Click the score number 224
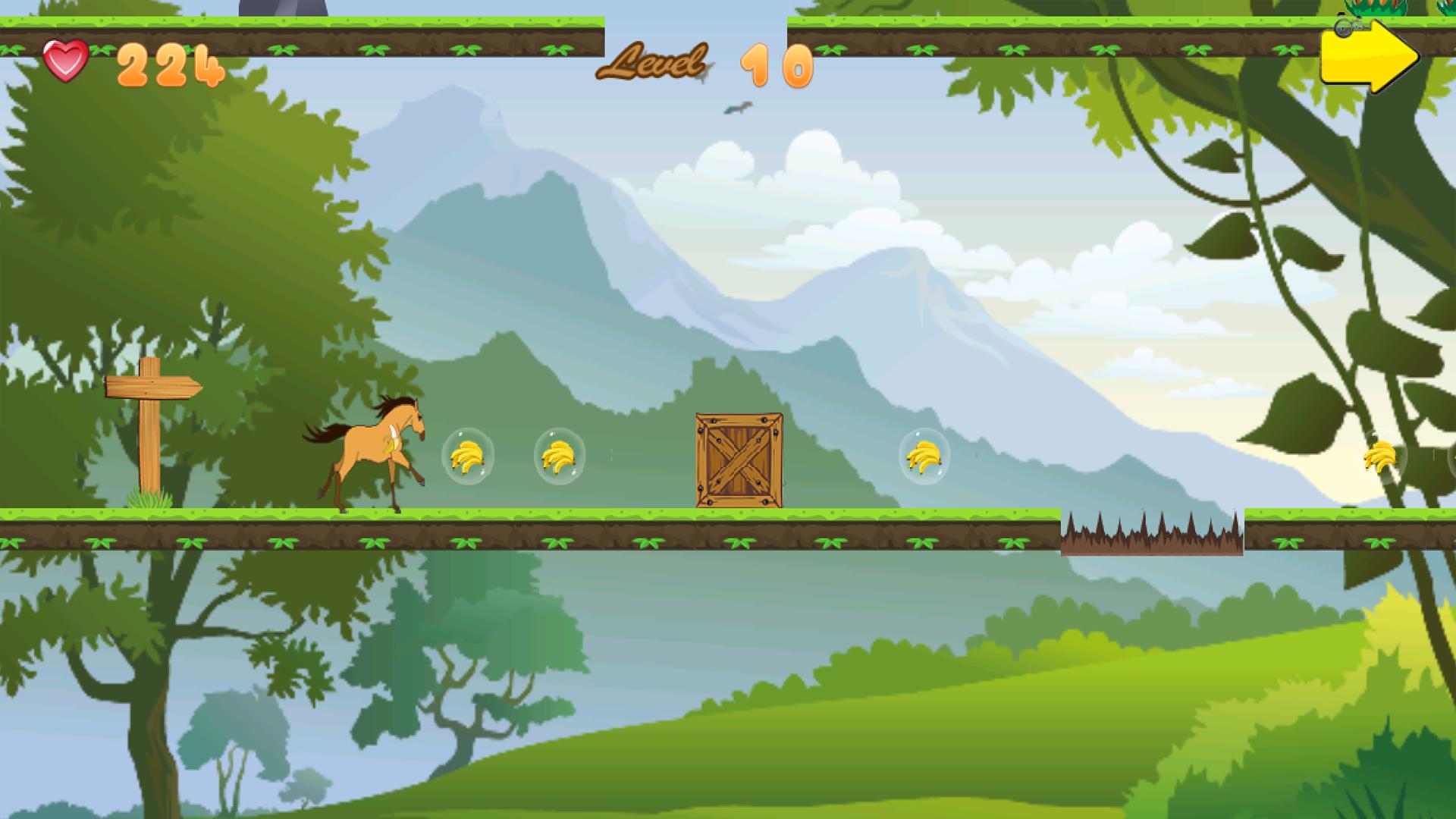Viewport: 1456px width, 819px height. (168, 64)
